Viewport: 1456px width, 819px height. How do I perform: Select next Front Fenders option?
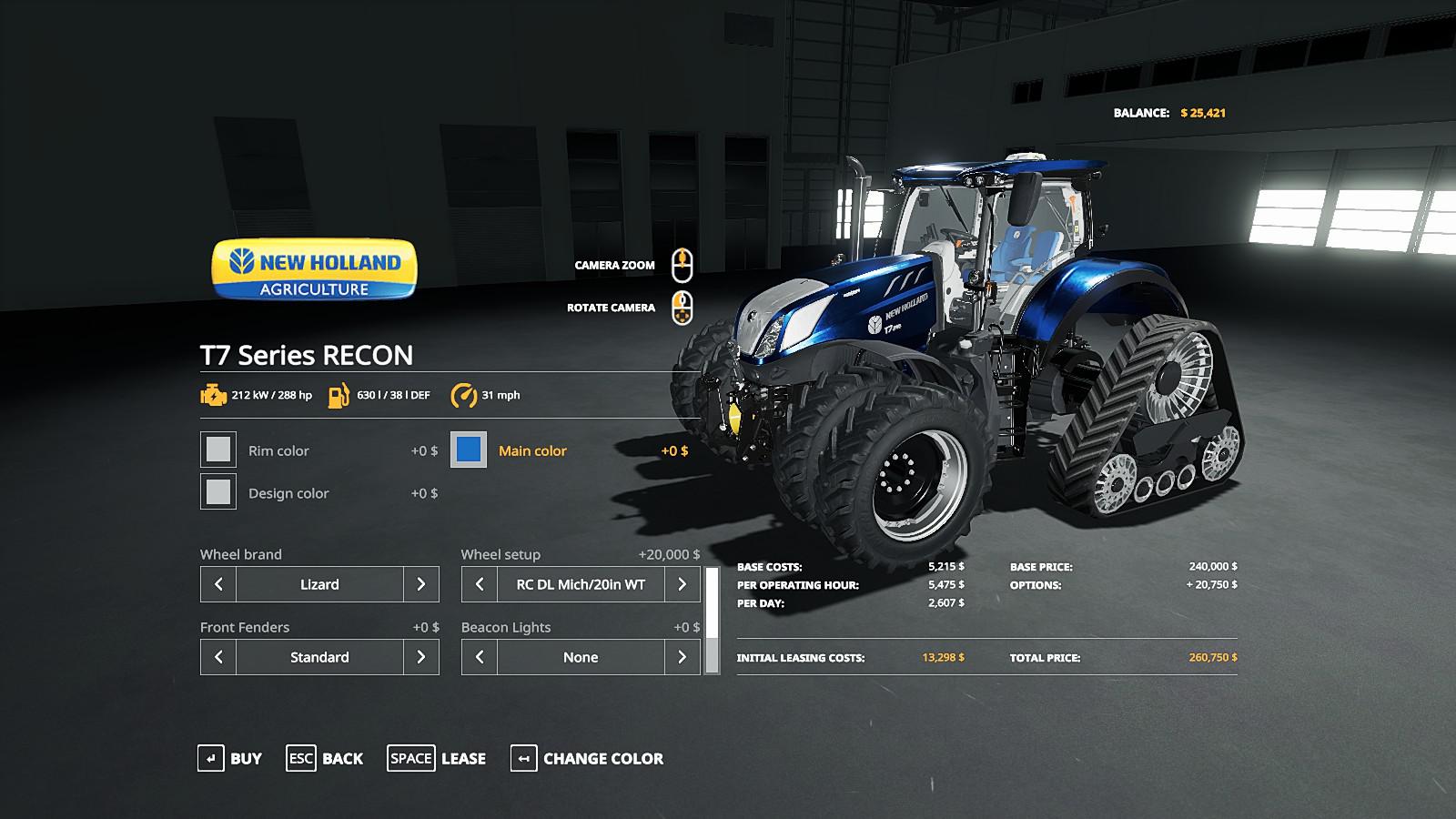coord(420,657)
